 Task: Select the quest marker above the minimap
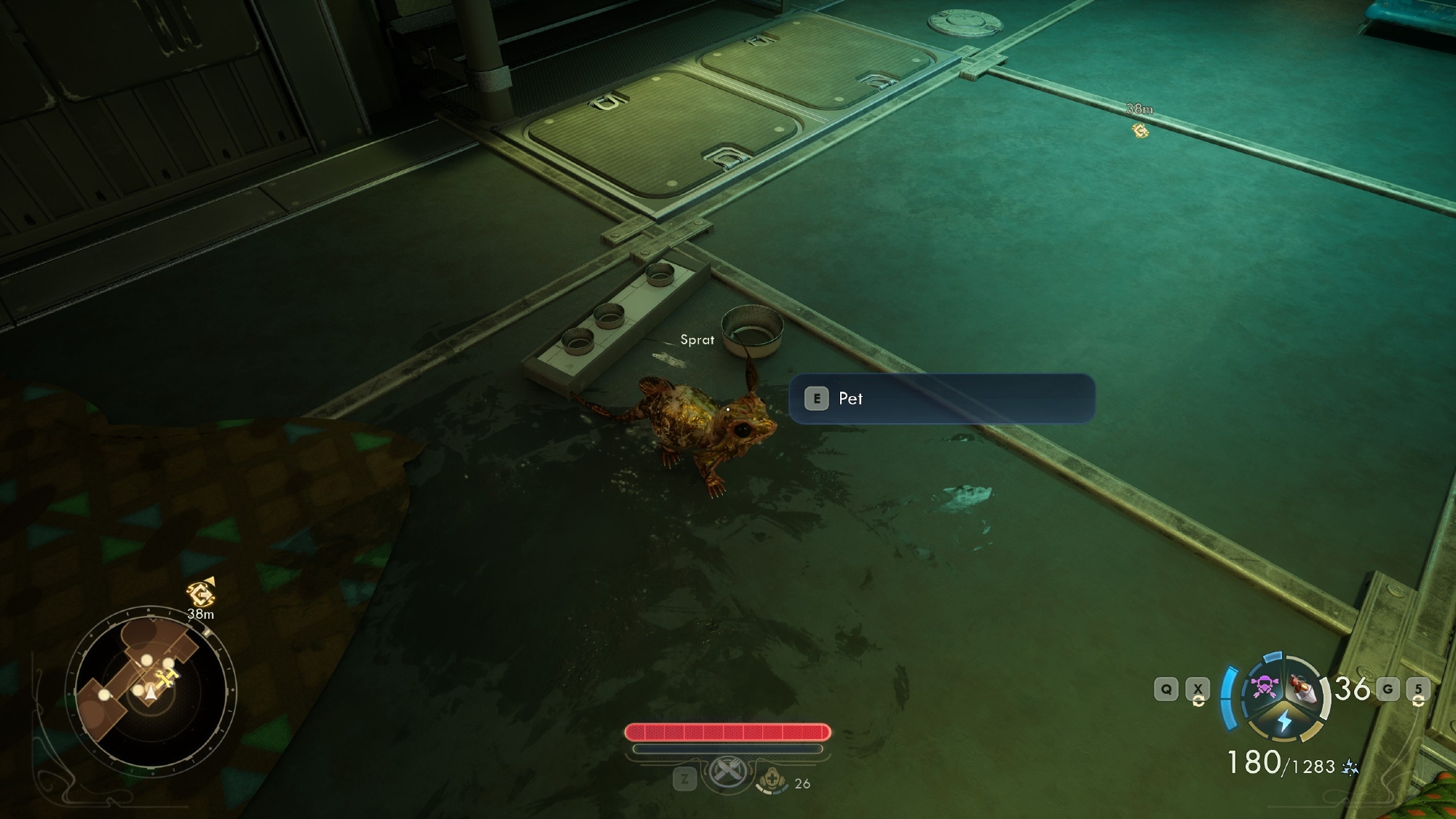click(x=200, y=593)
